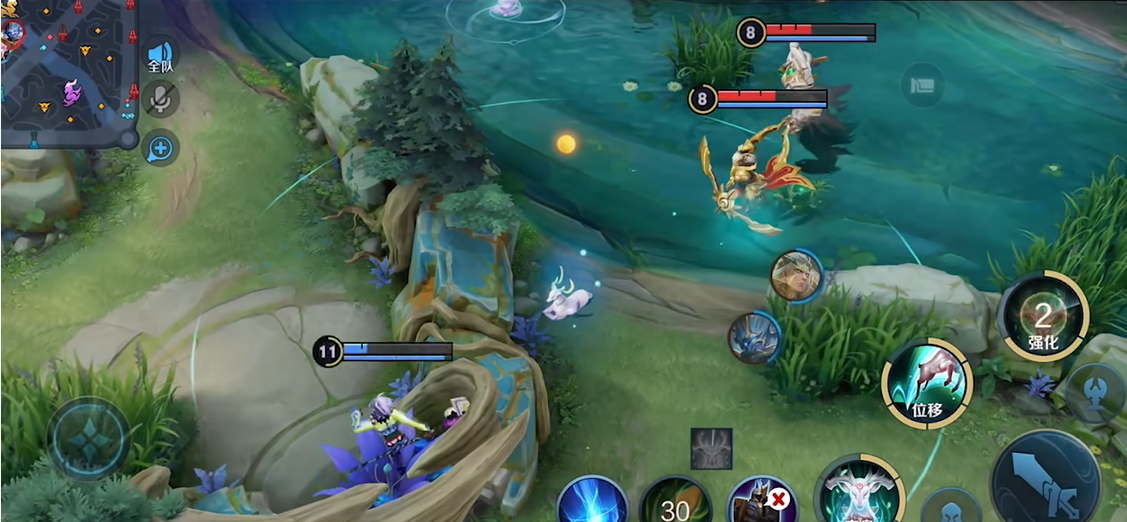1127x522 pixels.
Task: Open the quick chat plus bubble
Action: pyautogui.click(x=160, y=148)
